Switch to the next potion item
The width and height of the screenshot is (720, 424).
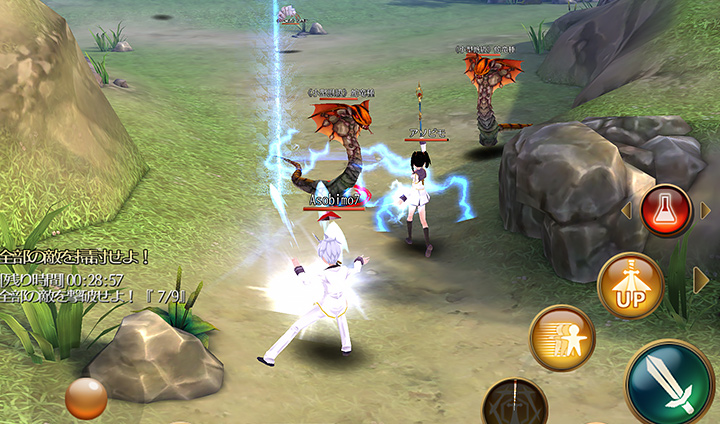[706, 210]
